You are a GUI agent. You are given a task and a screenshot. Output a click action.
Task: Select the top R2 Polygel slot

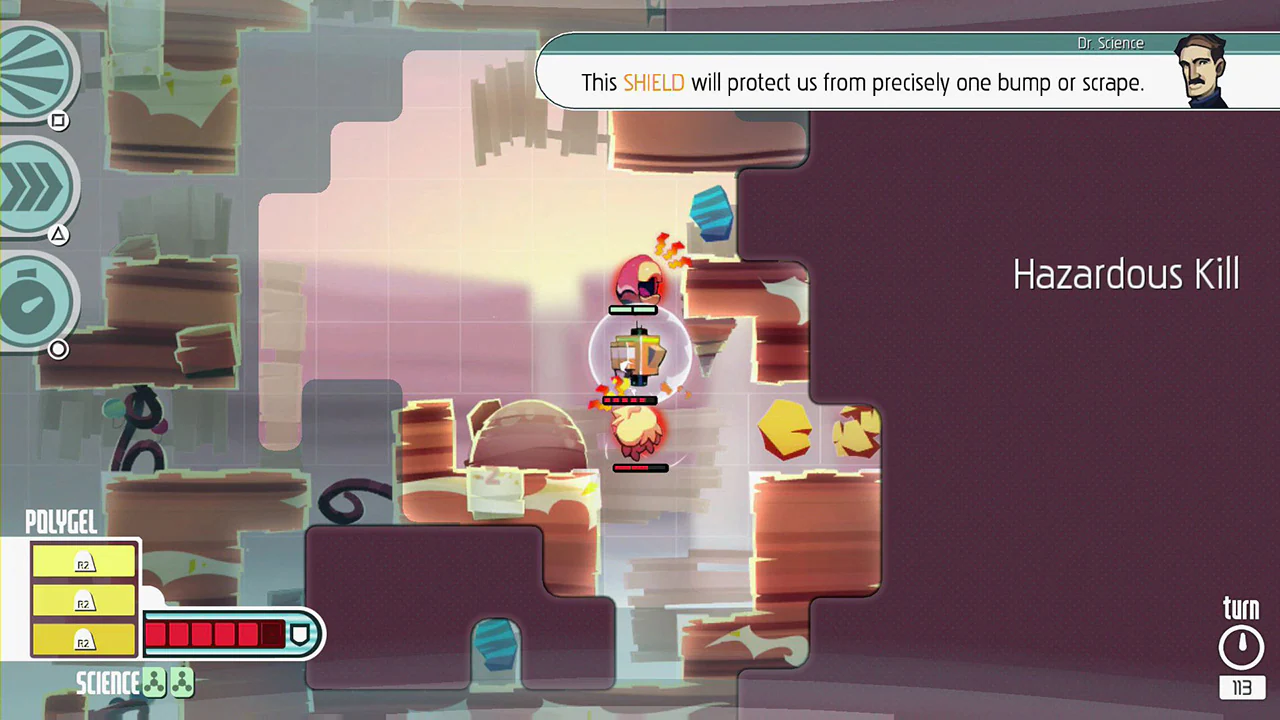pyautogui.click(x=83, y=563)
